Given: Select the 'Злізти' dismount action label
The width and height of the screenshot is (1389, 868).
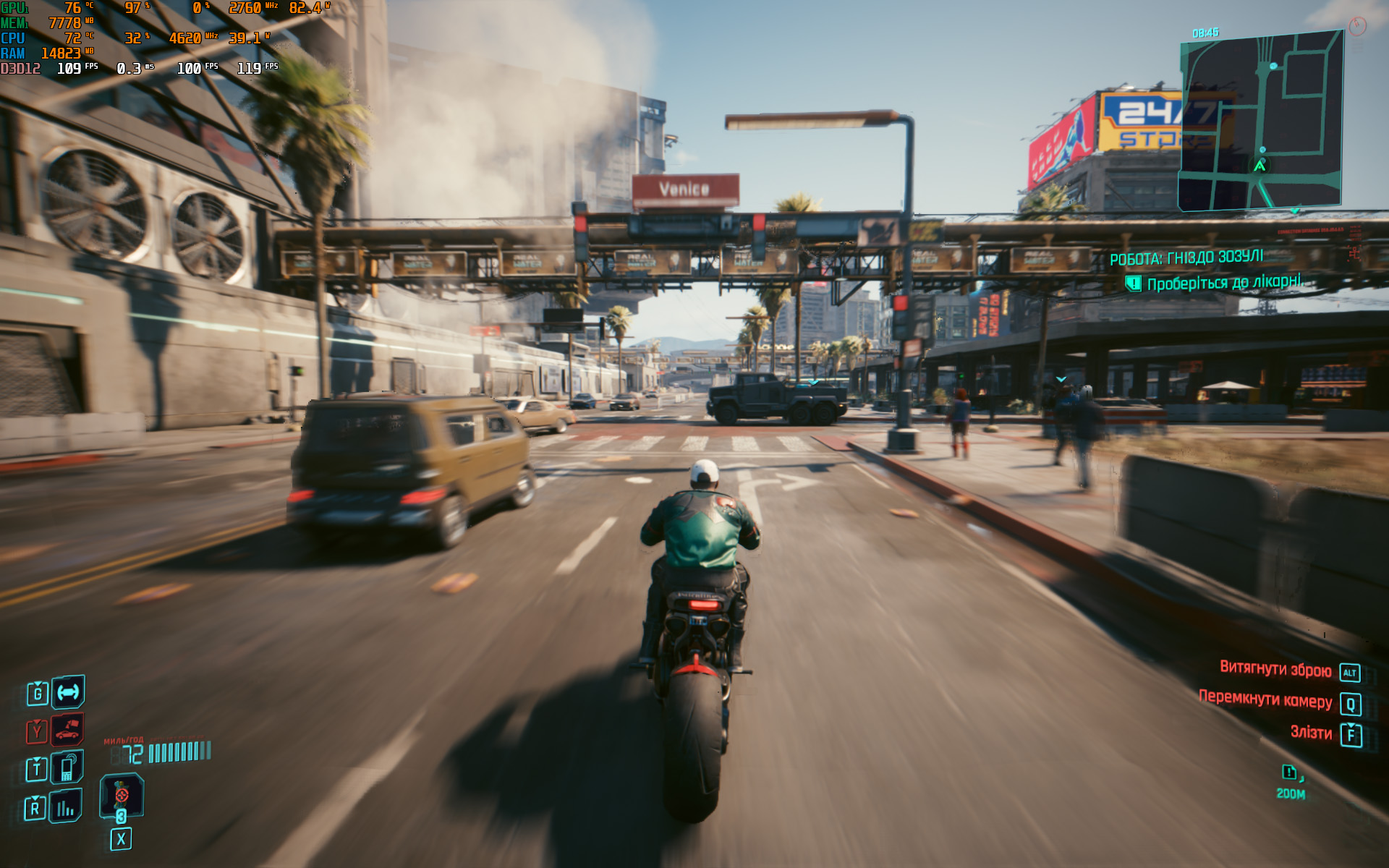Looking at the screenshot, I should tap(1311, 733).
